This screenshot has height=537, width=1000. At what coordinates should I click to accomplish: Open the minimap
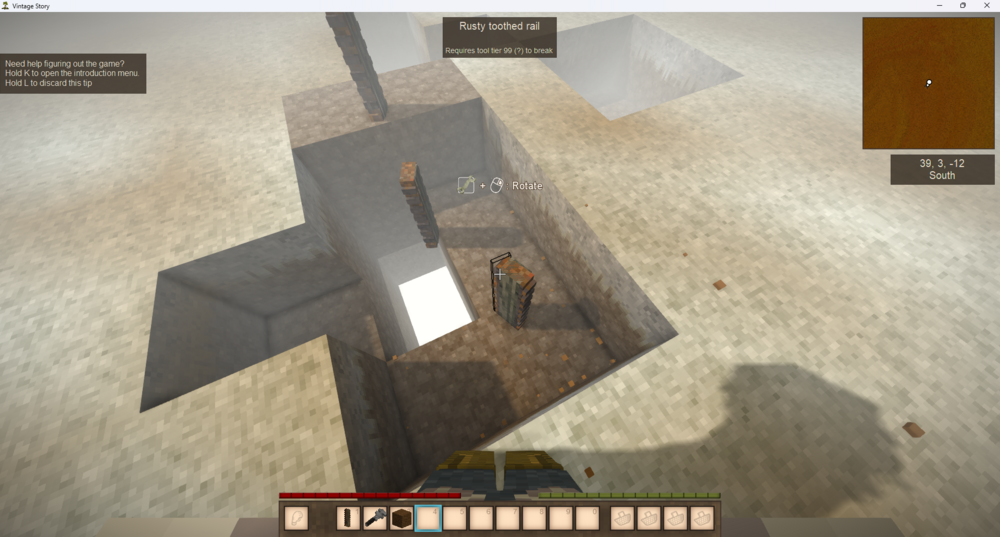click(928, 83)
